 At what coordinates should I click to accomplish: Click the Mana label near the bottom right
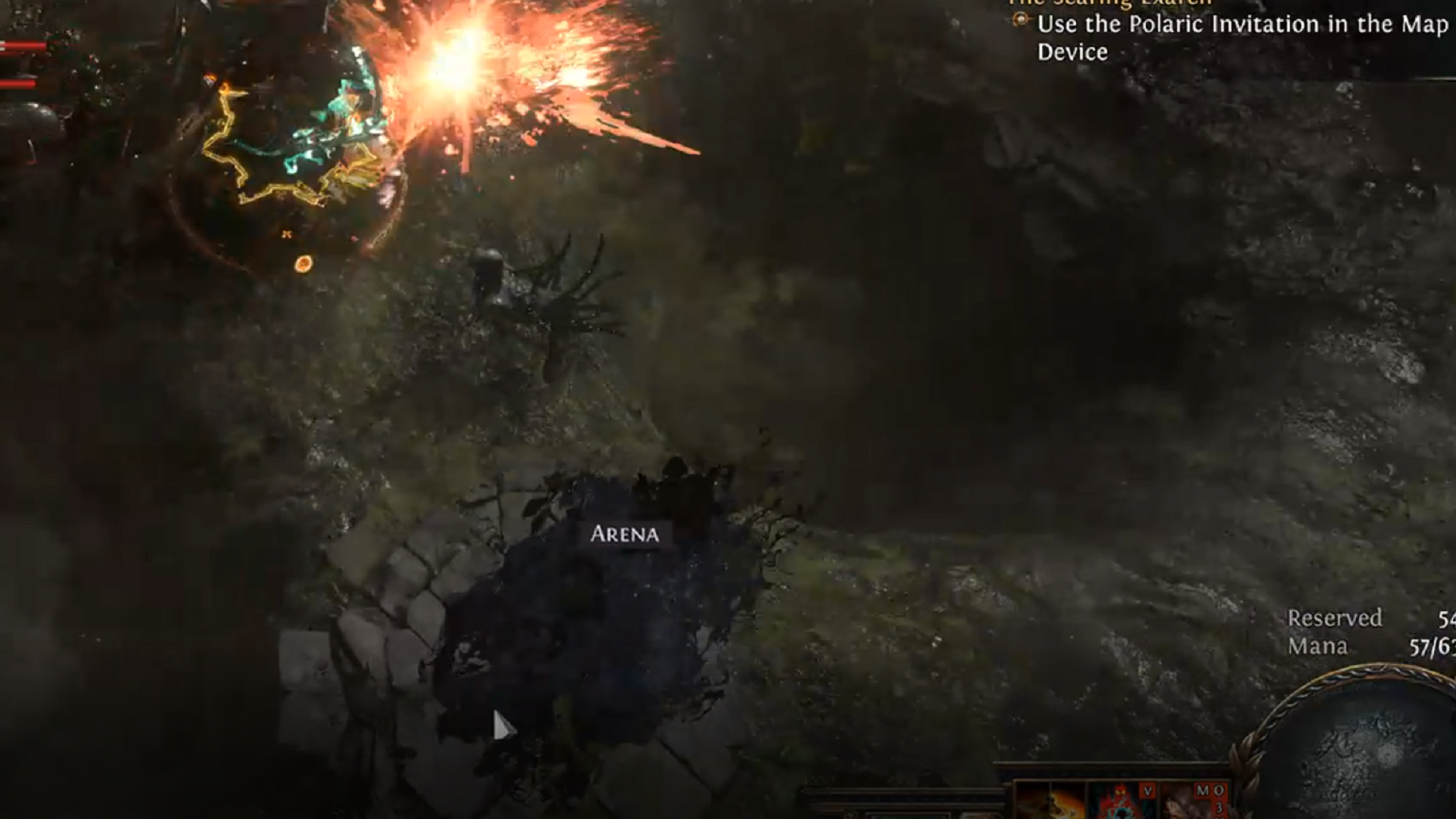pyautogui.click(x=1318, y=646)
